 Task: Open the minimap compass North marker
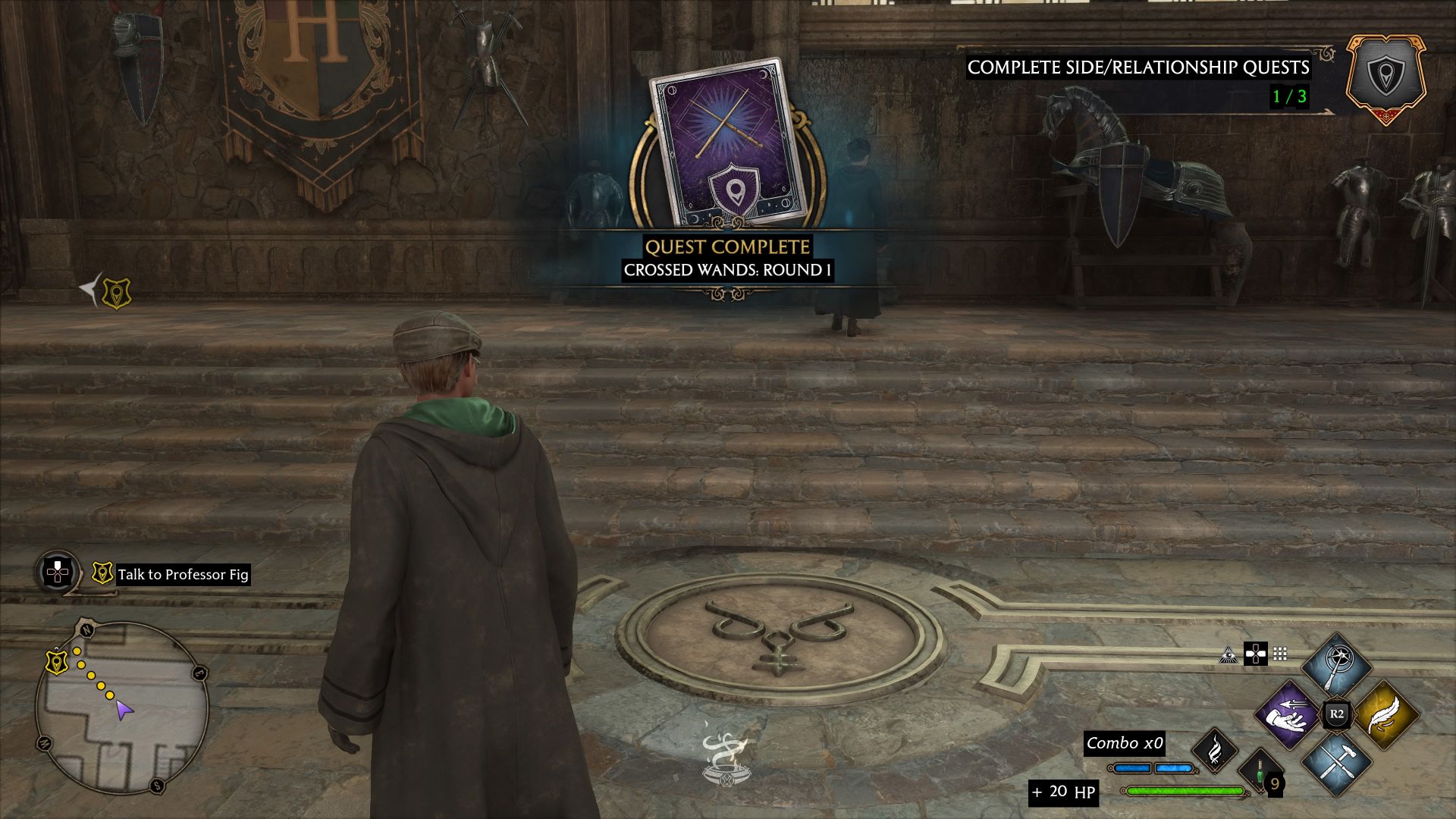(x=86, y=628)
